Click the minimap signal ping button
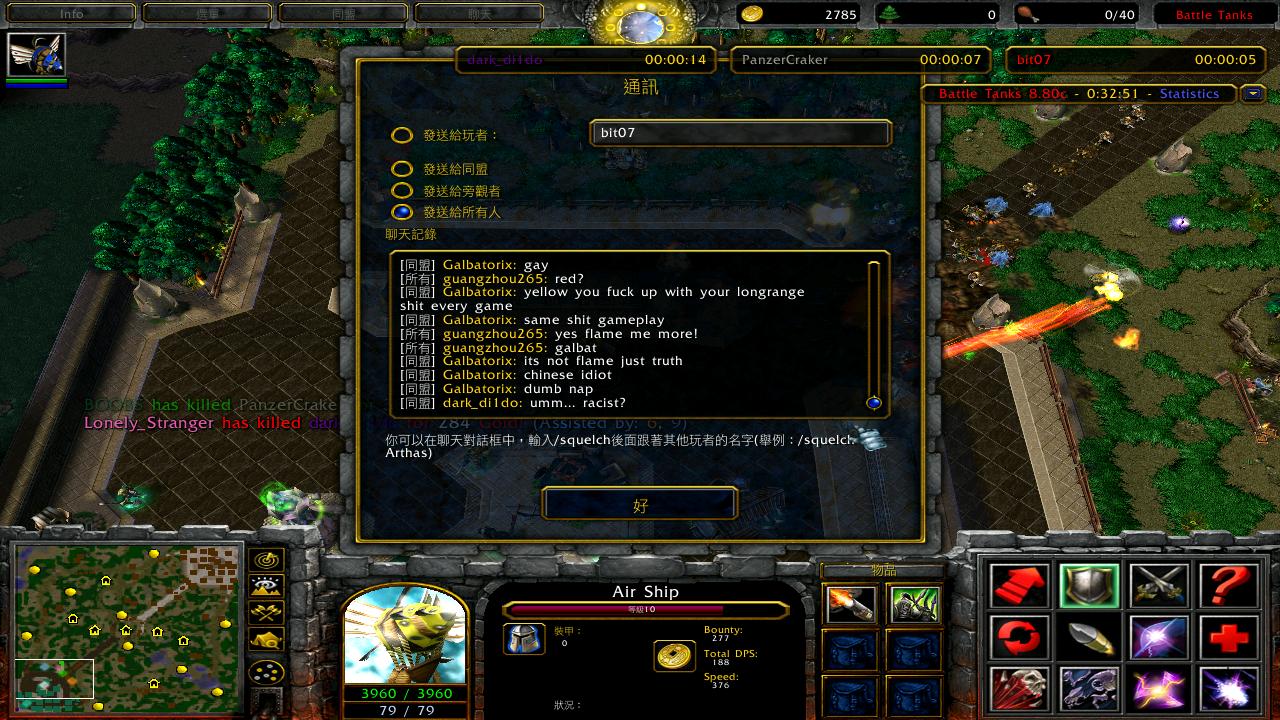Viewport: 1280px width, 720px height. tap(267, 560)
